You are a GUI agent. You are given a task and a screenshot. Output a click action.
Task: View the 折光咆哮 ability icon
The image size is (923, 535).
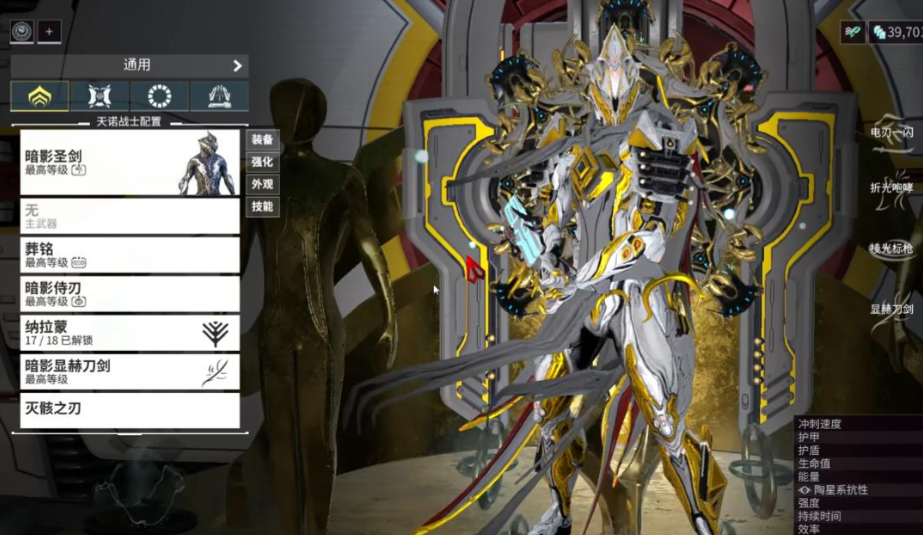(892, 190)
